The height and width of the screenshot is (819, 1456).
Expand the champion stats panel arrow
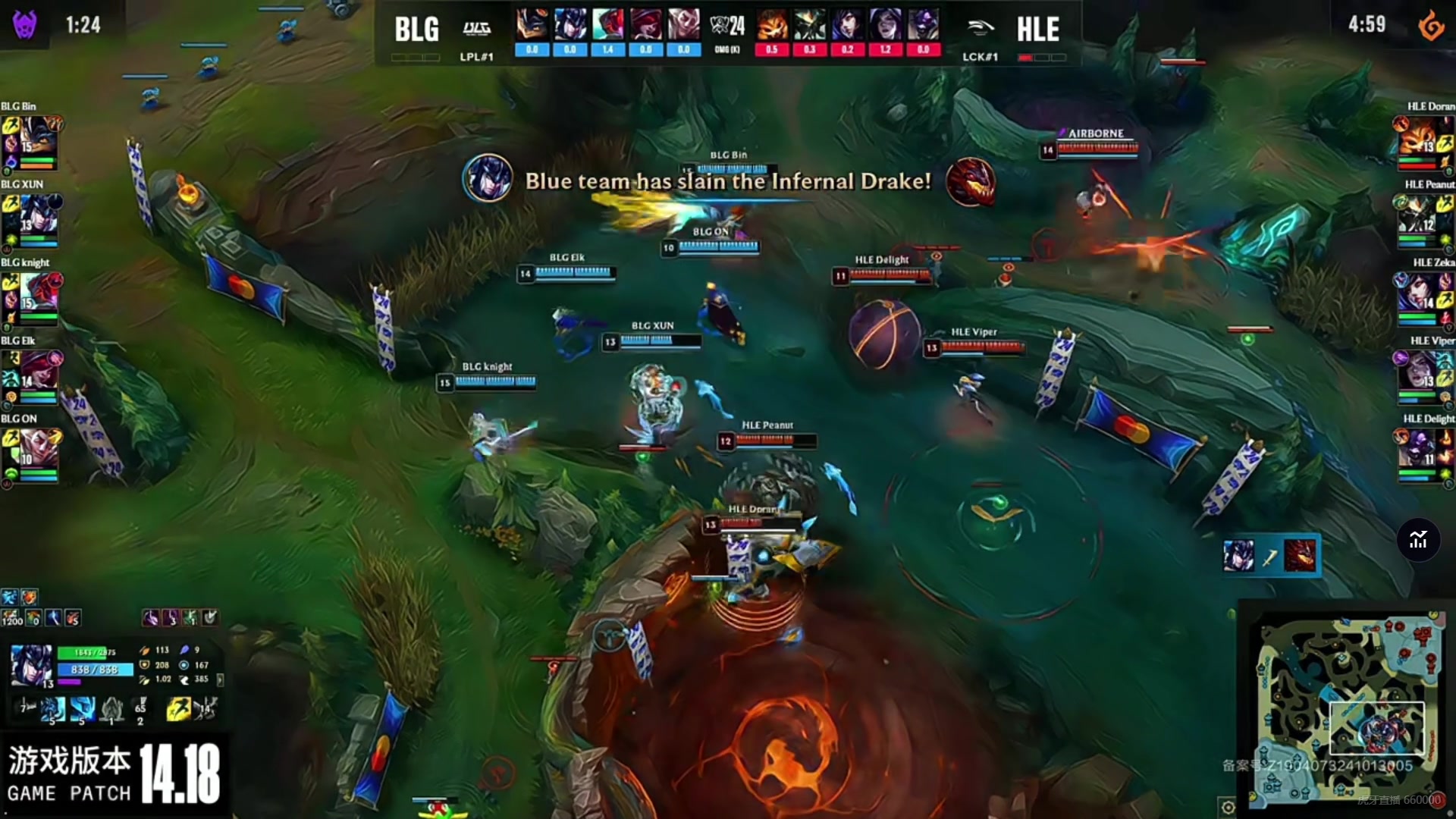point(220,679)
